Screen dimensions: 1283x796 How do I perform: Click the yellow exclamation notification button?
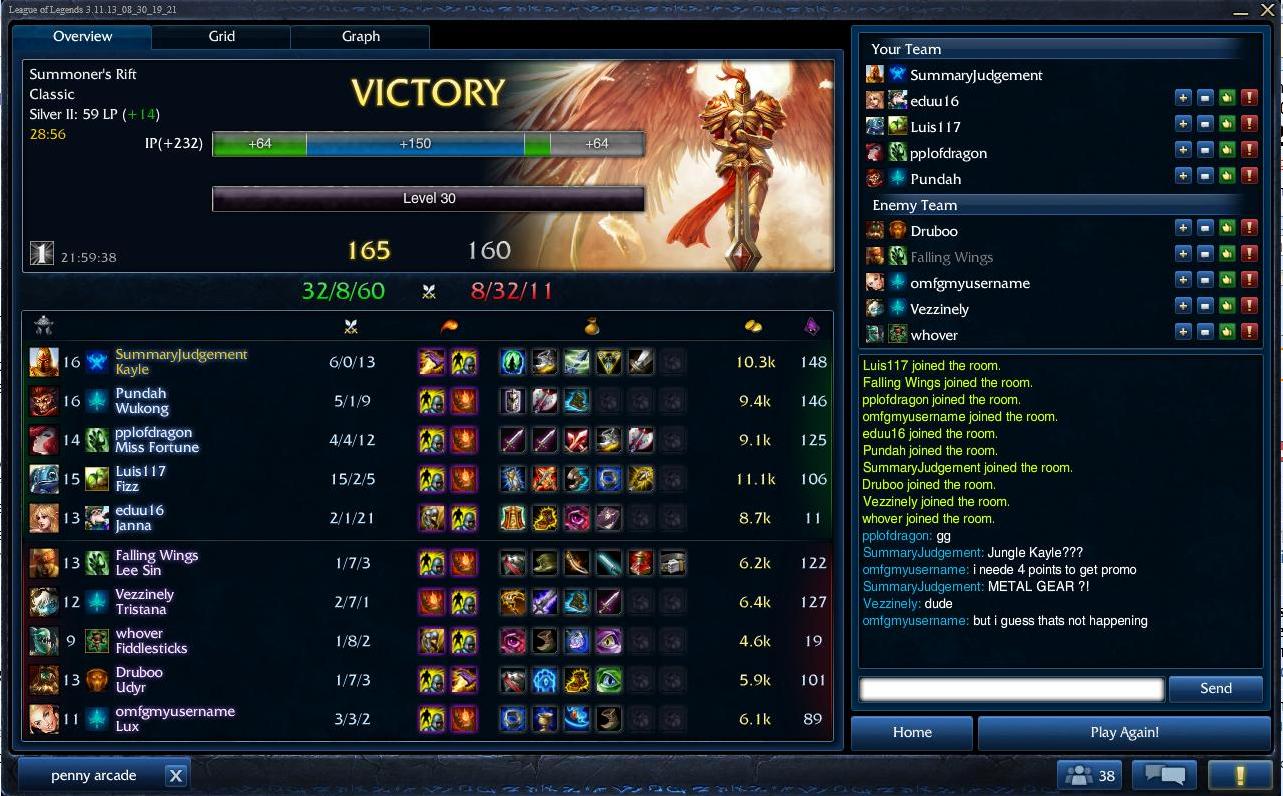[x=1239, y=775]
